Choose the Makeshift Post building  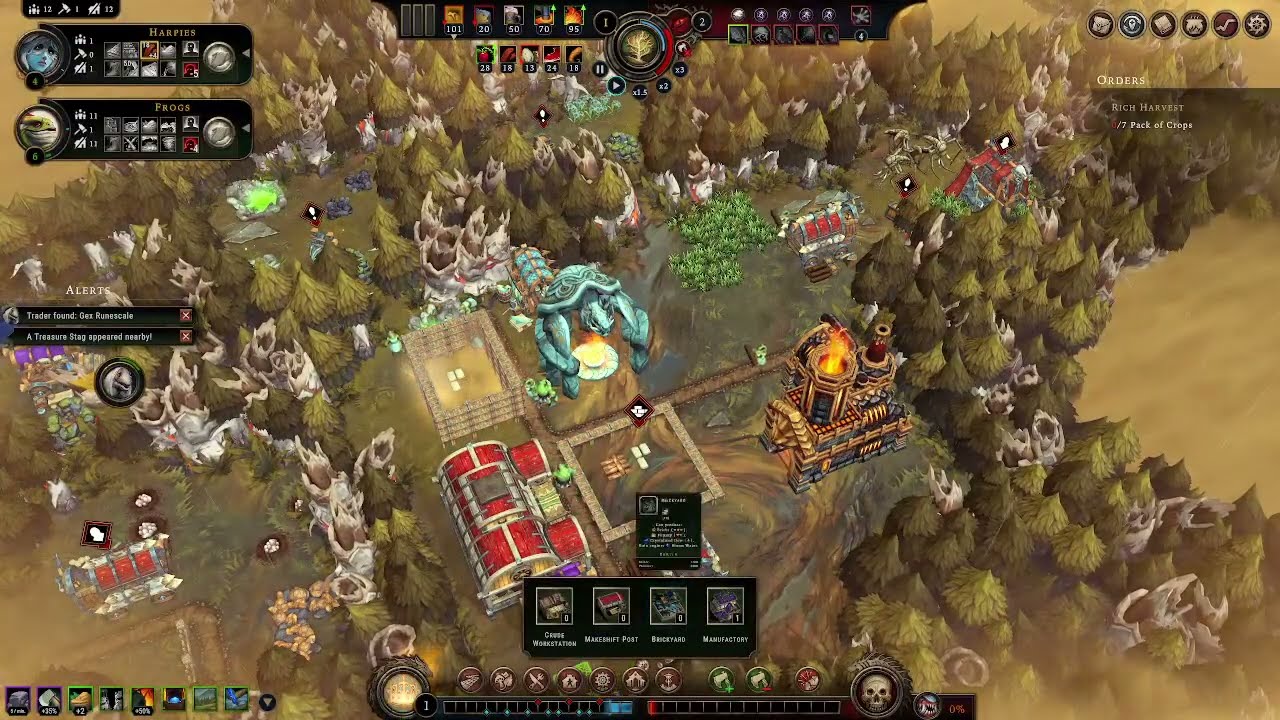[611, 607]
